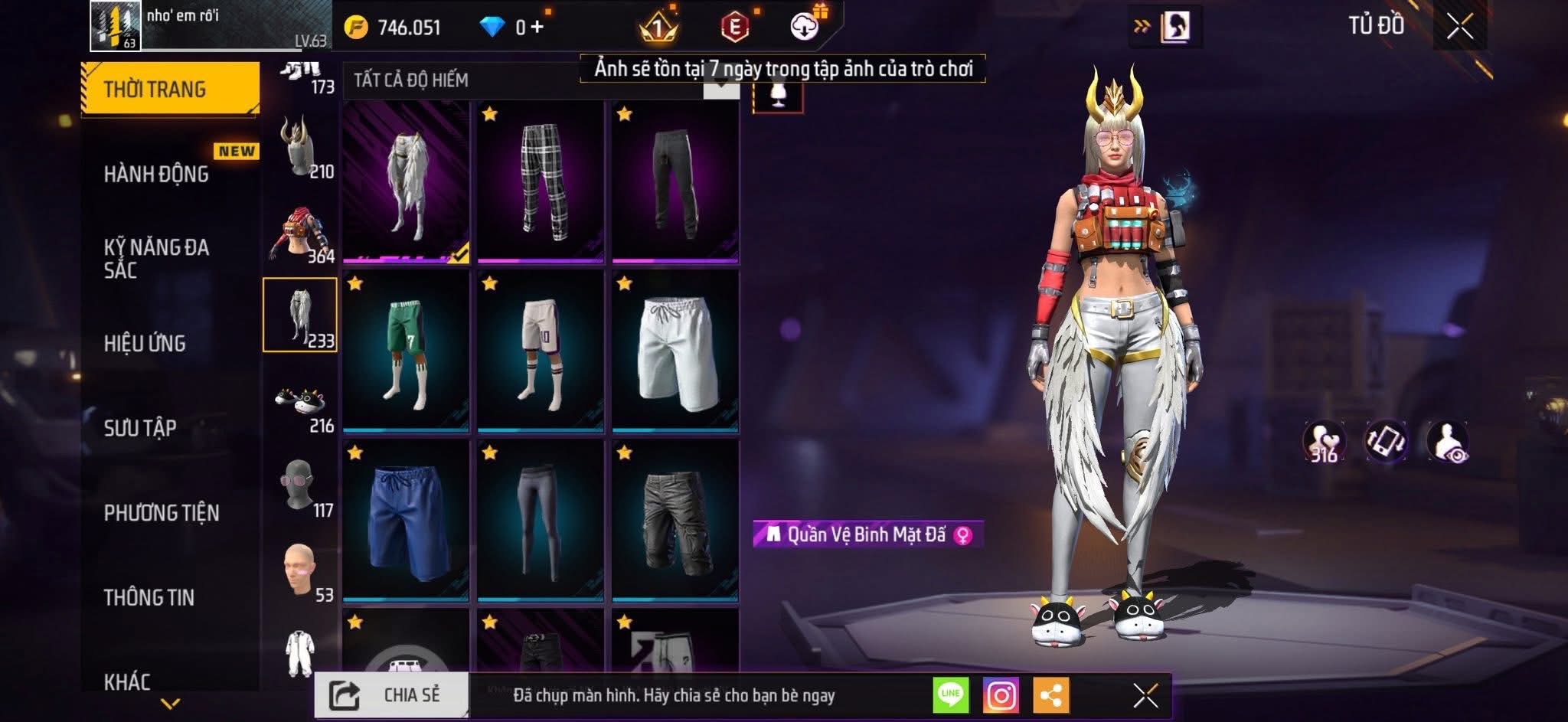Share the screenshot via LINE

pos(950,695)
